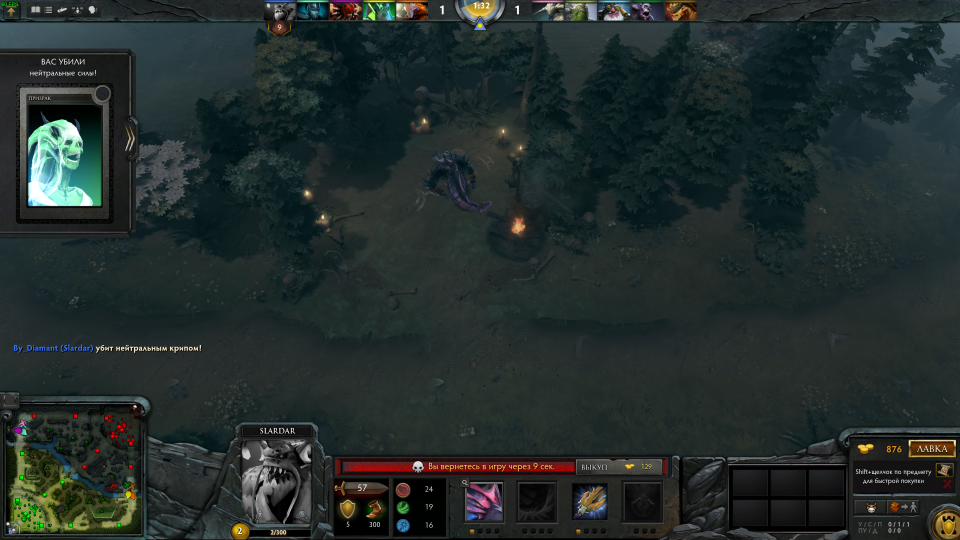Image resolution: width=960 pixels, height=540 pixels.
Task: Buy back with the ВЫКУП button
Action: click(593, 467)
